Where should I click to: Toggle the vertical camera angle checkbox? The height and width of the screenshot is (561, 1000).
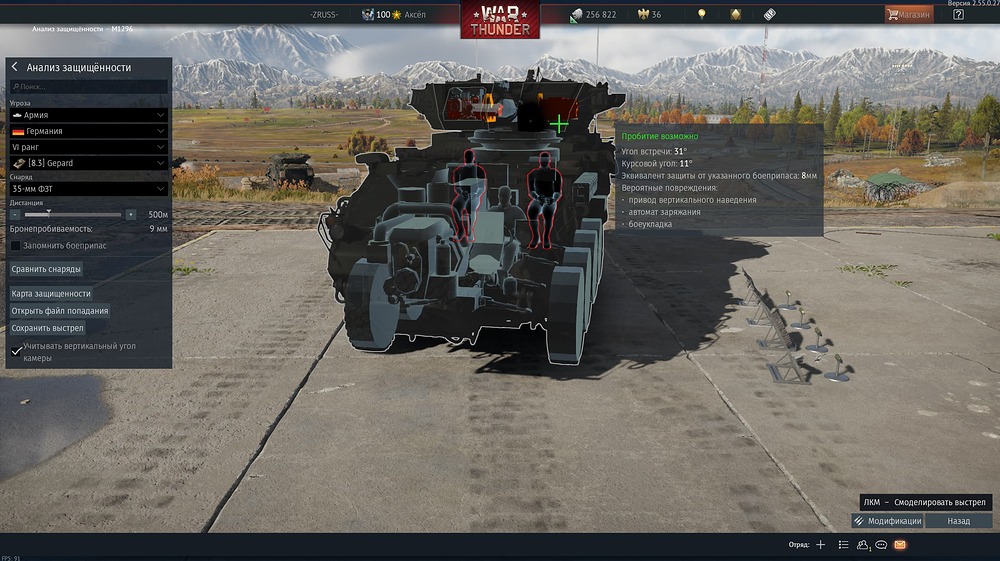click(x=16, y=351)
